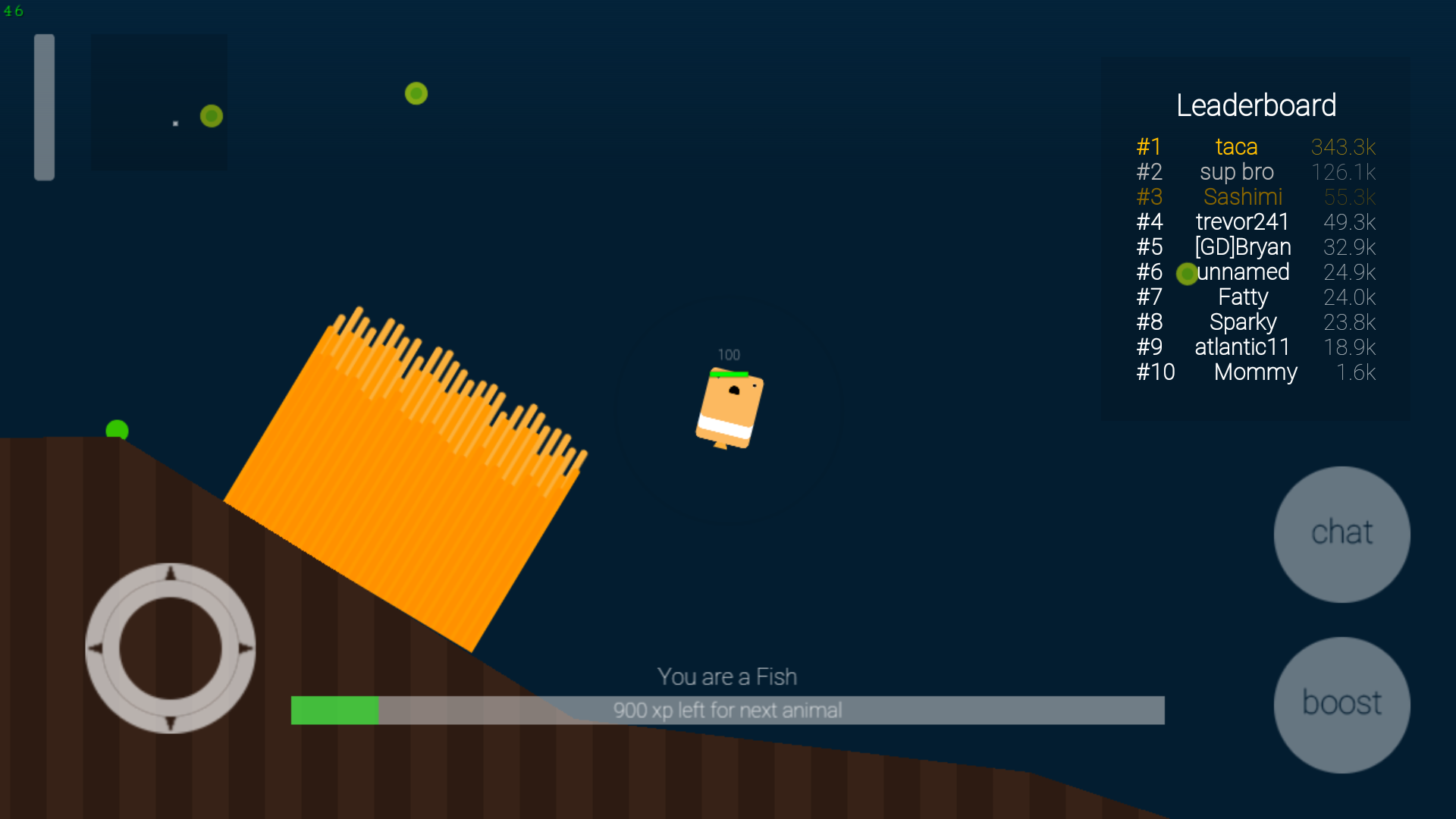Click the green score counter top left

[x=14, y=11]
